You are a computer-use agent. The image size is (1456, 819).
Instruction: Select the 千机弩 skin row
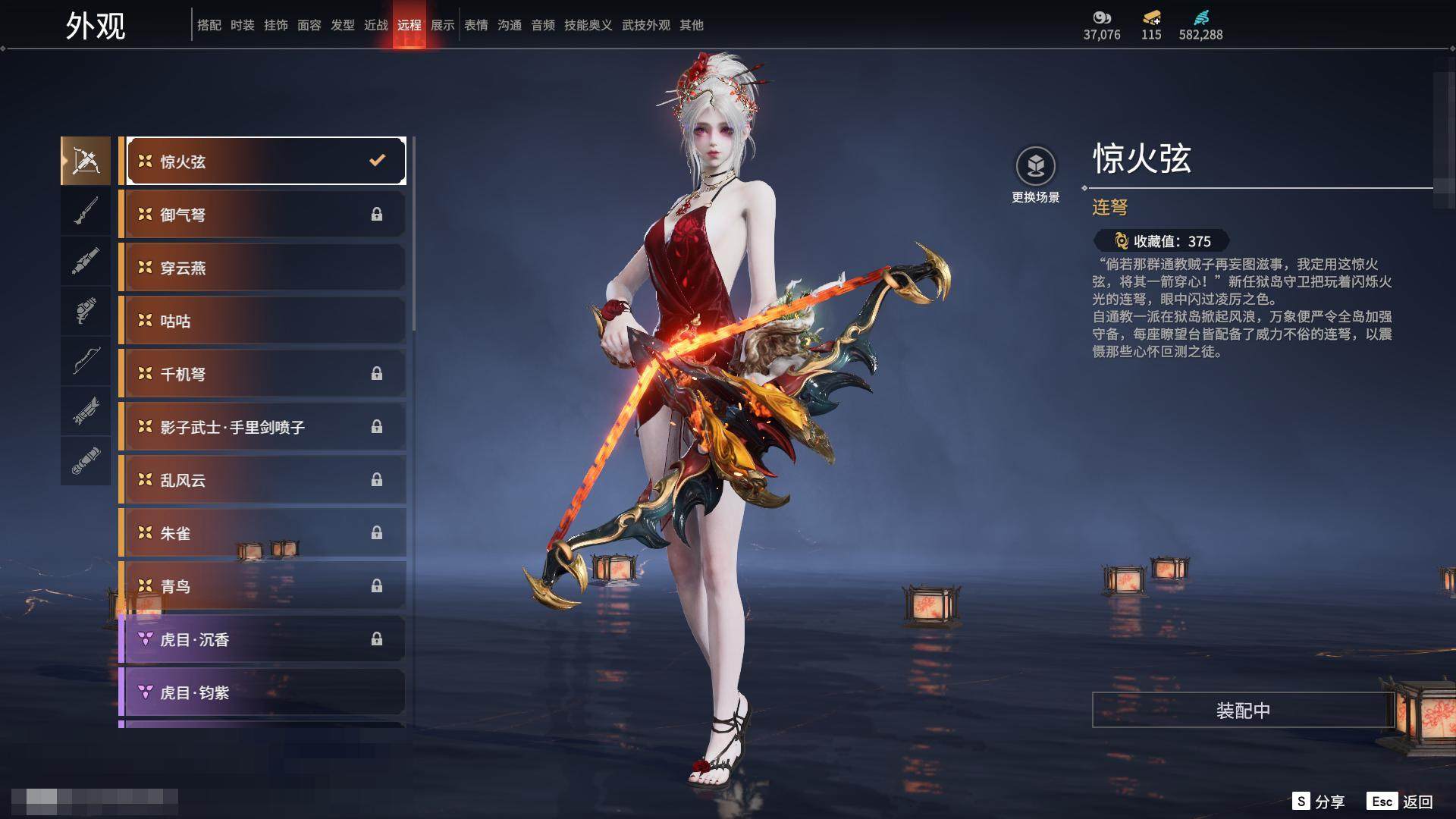tap(262, 374)
